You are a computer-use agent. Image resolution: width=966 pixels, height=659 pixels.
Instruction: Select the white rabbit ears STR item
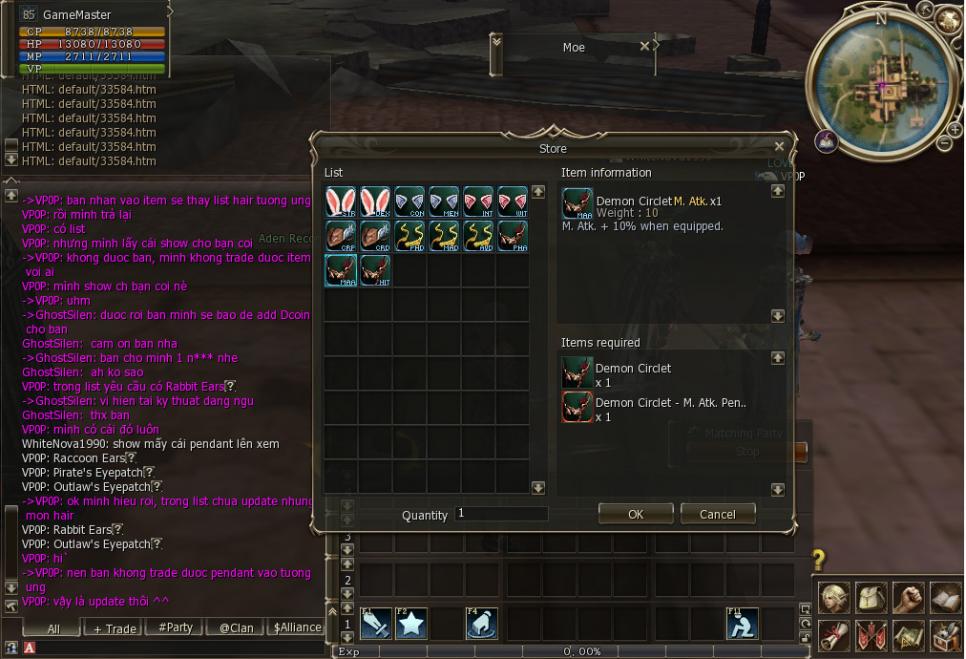tap(340, 202)
